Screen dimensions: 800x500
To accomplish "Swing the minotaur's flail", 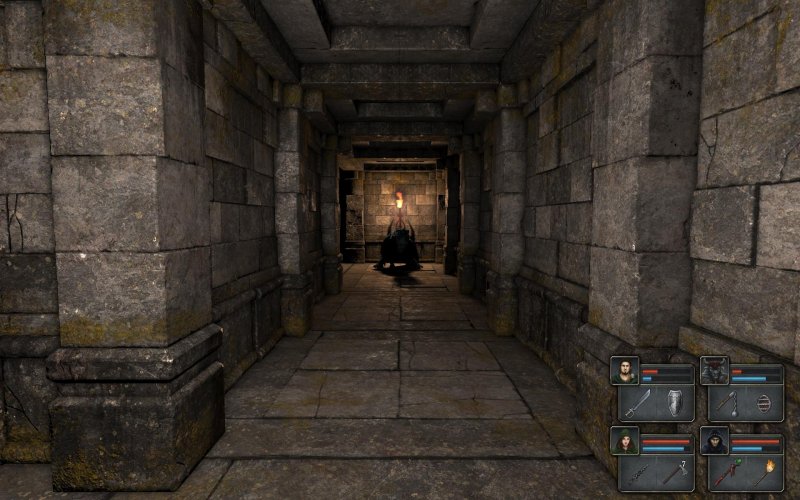I will [x=727, y=402].
